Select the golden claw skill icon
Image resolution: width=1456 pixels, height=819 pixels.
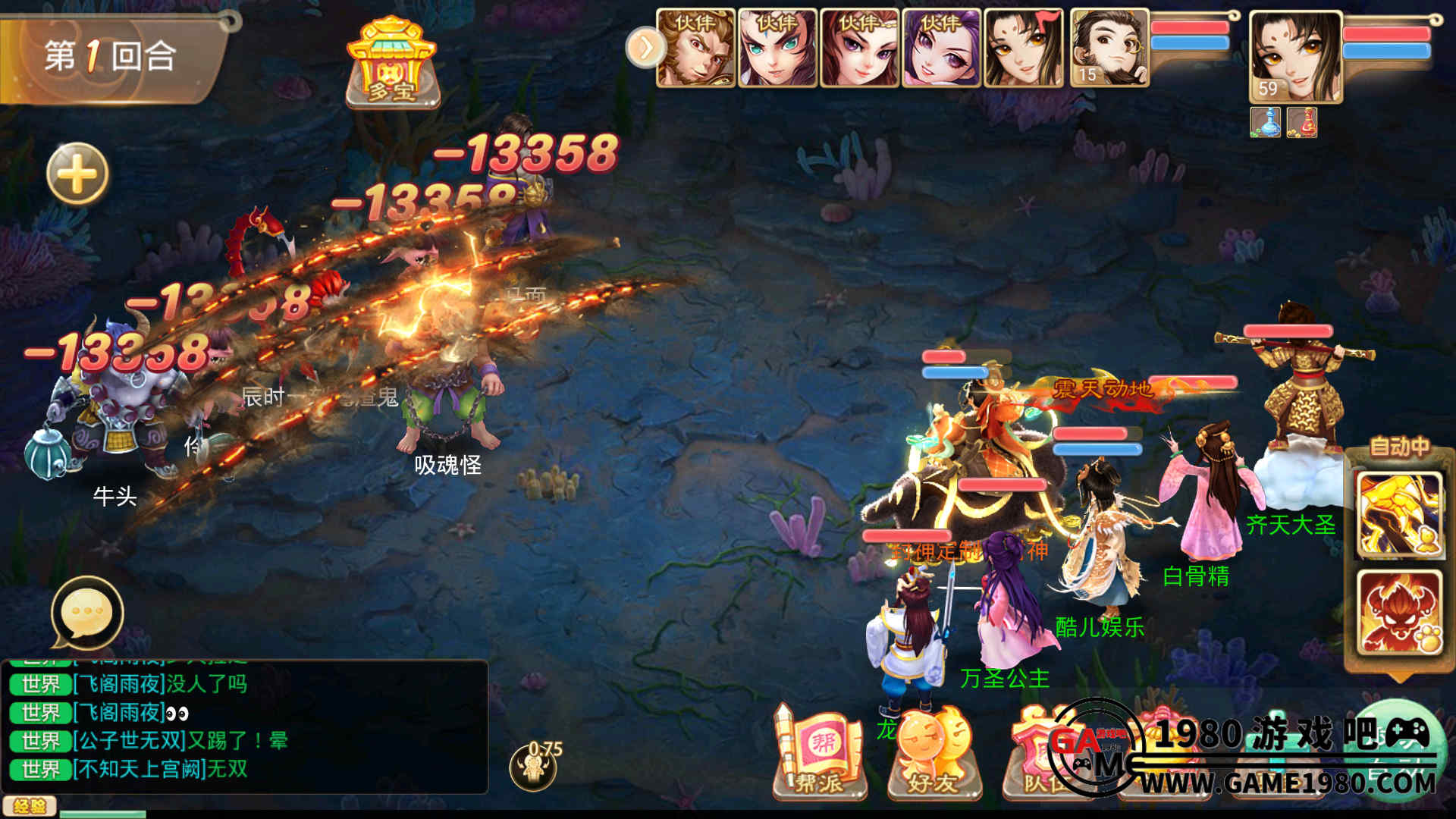tap(1398, 515)
